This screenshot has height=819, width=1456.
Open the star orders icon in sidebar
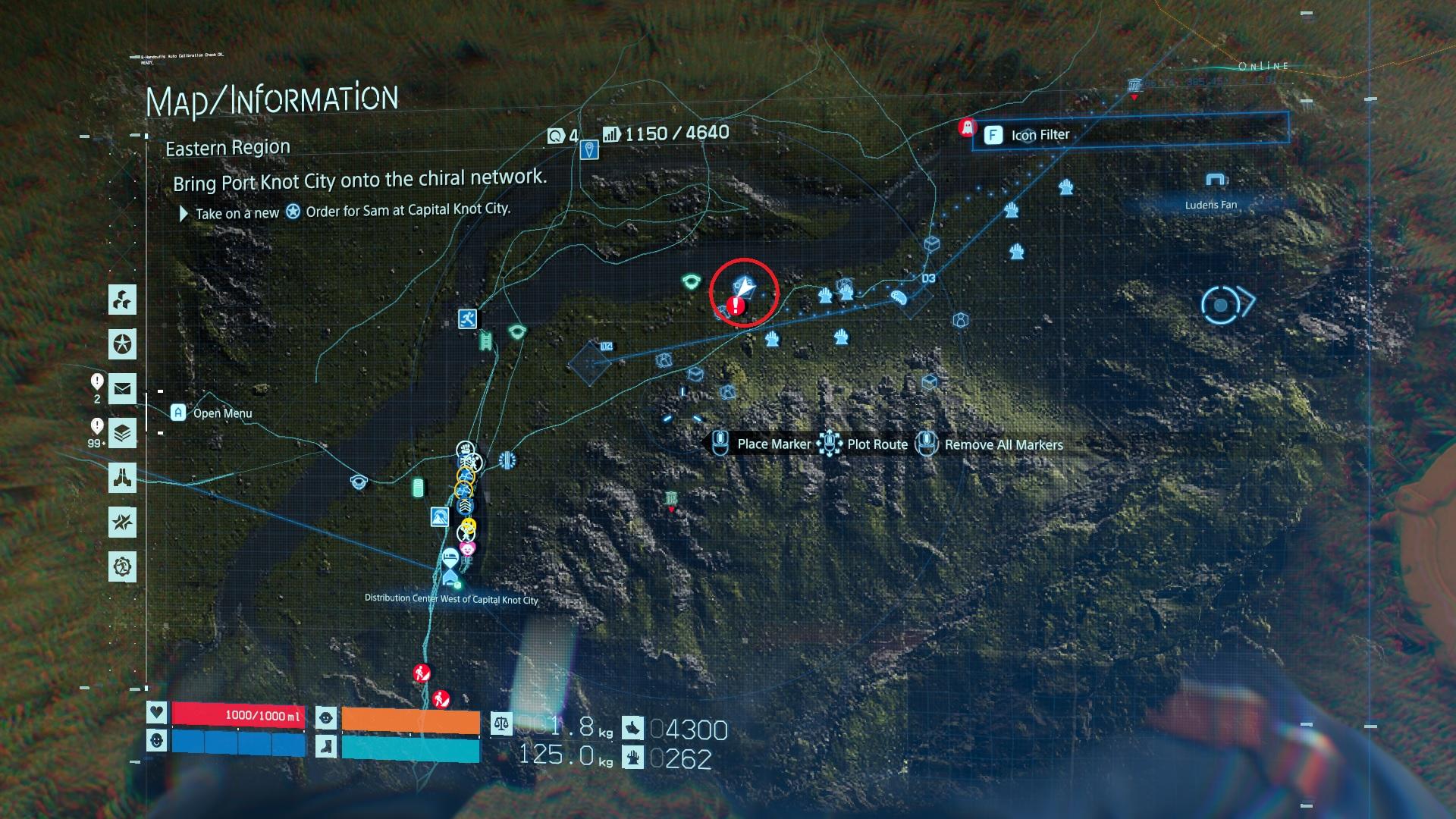coord(122,344)
